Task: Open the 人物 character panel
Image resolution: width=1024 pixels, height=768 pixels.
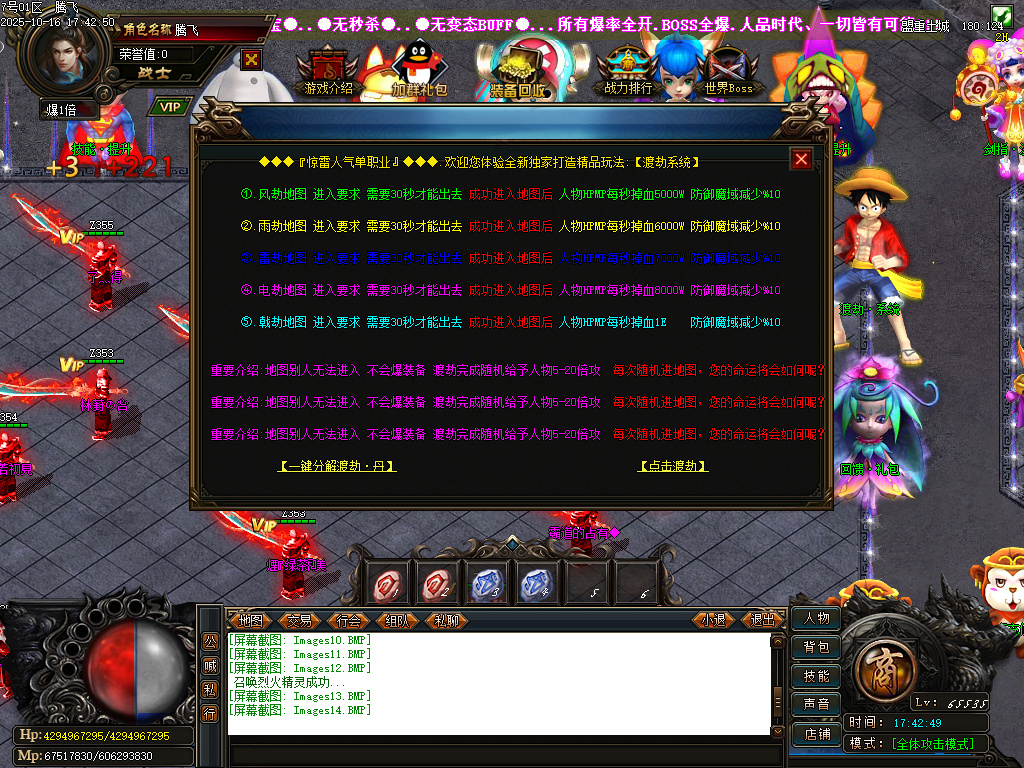Action: 816,618
